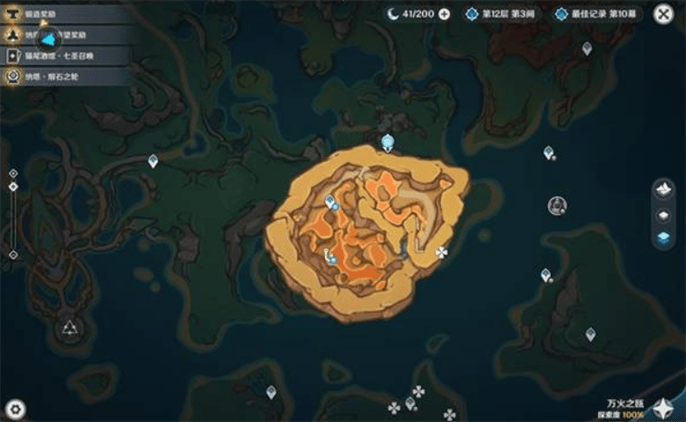Click the white pinwheel marker beside the volcano
Screen dimensions: 686x422
[442, 252]
